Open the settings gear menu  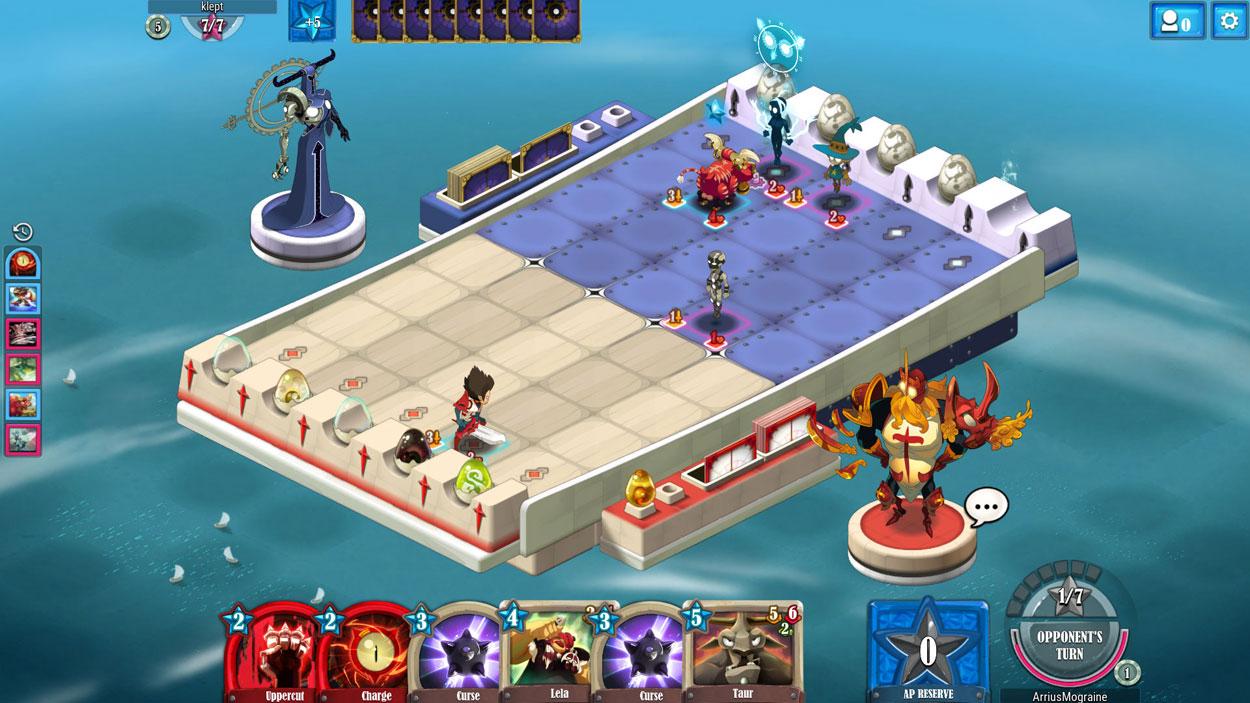pyautogui.click(x=1229, y=20)
